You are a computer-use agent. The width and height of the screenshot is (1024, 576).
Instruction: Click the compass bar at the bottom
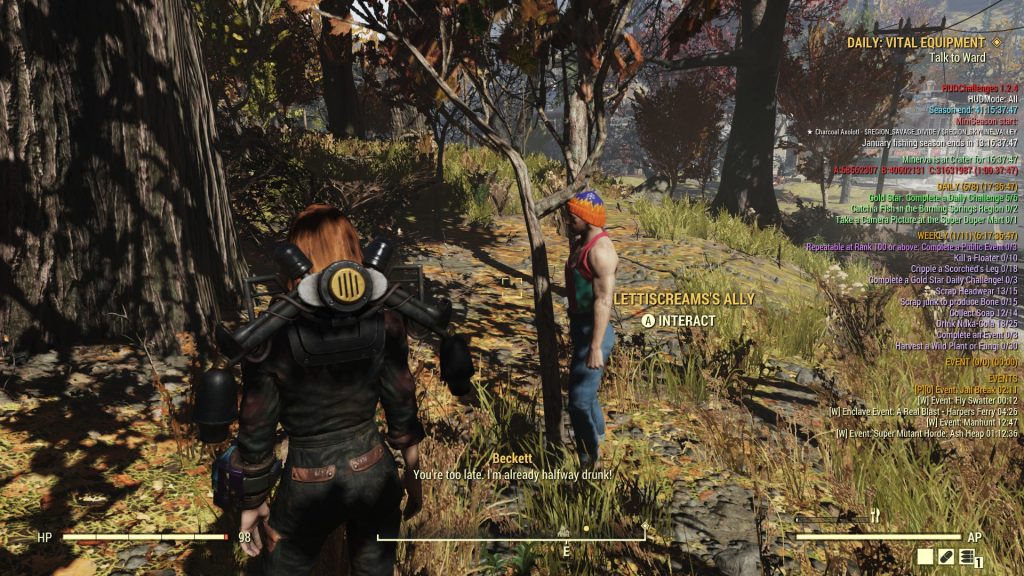pos(511,538)
